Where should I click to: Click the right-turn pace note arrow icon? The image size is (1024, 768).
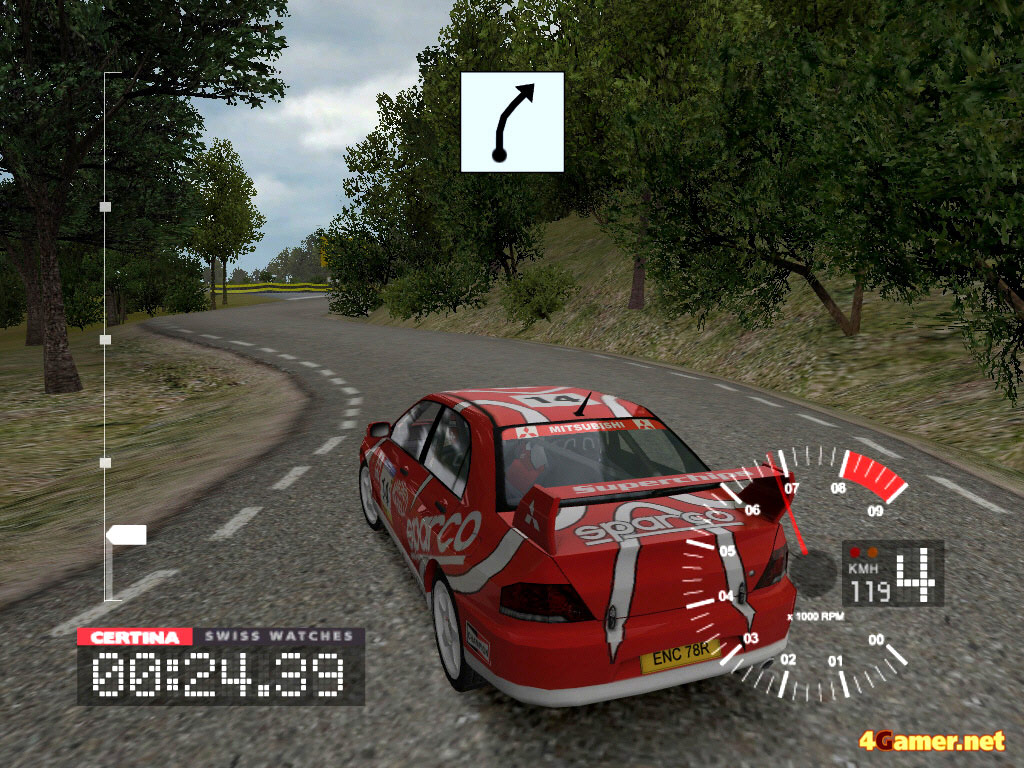[512, 122]
